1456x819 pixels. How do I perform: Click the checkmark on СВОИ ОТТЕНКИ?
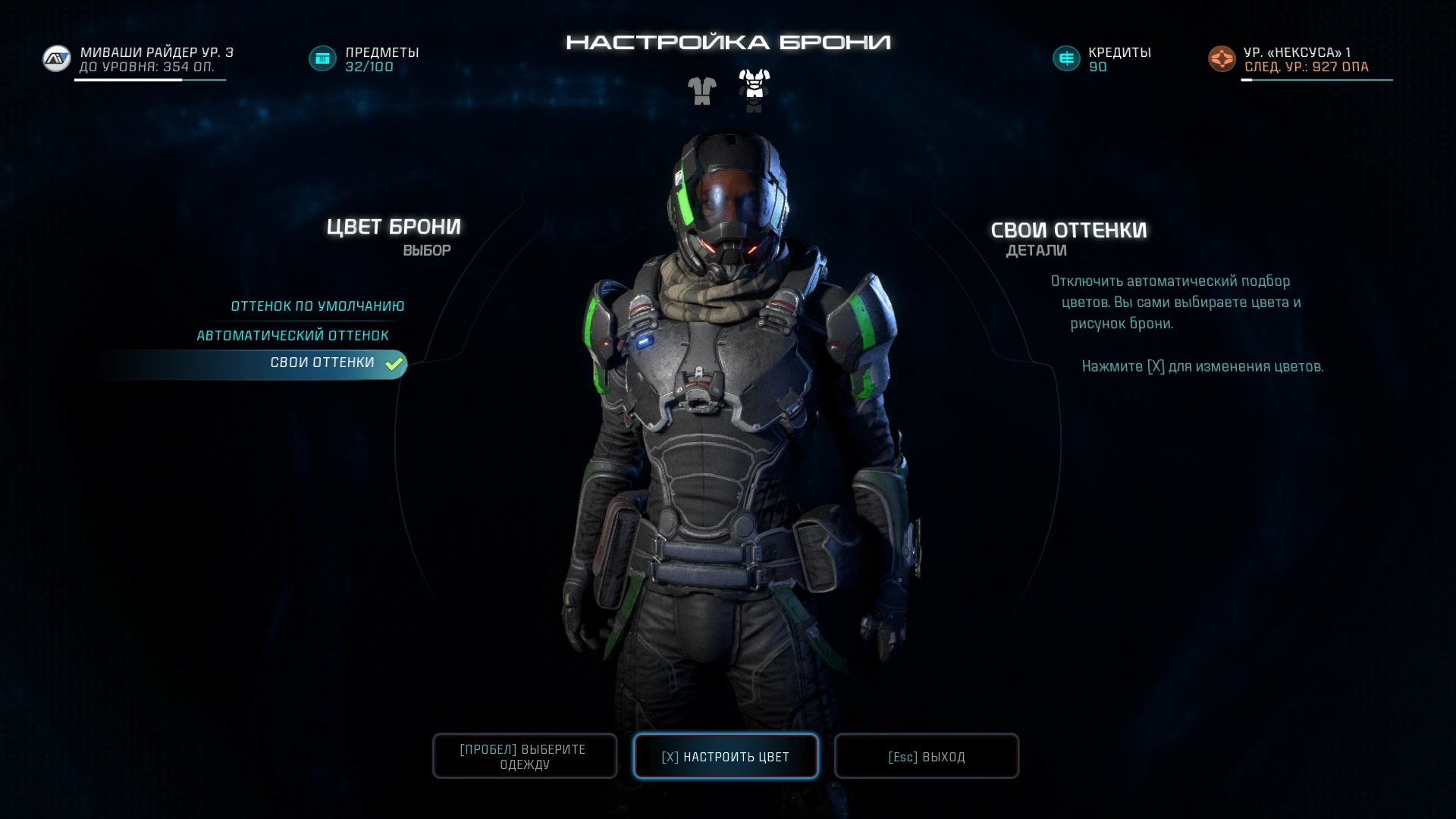393,364
